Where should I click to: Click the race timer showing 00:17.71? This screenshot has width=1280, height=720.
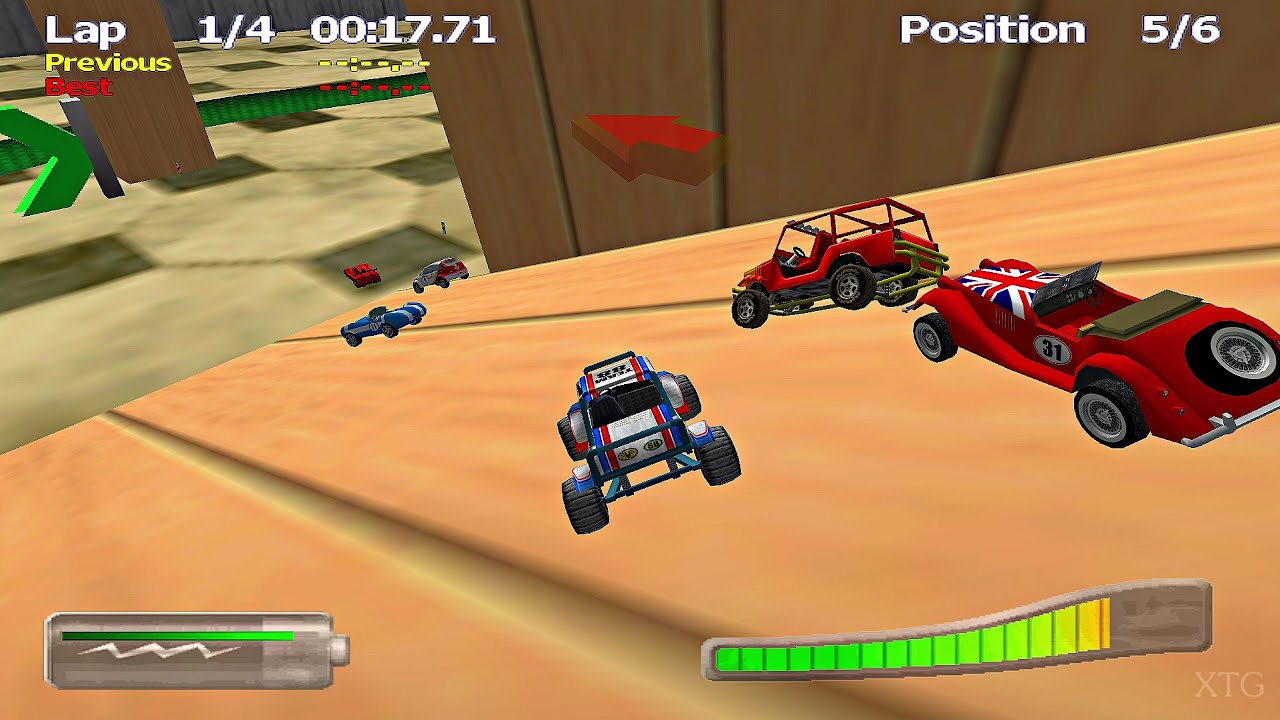[405, 29]
